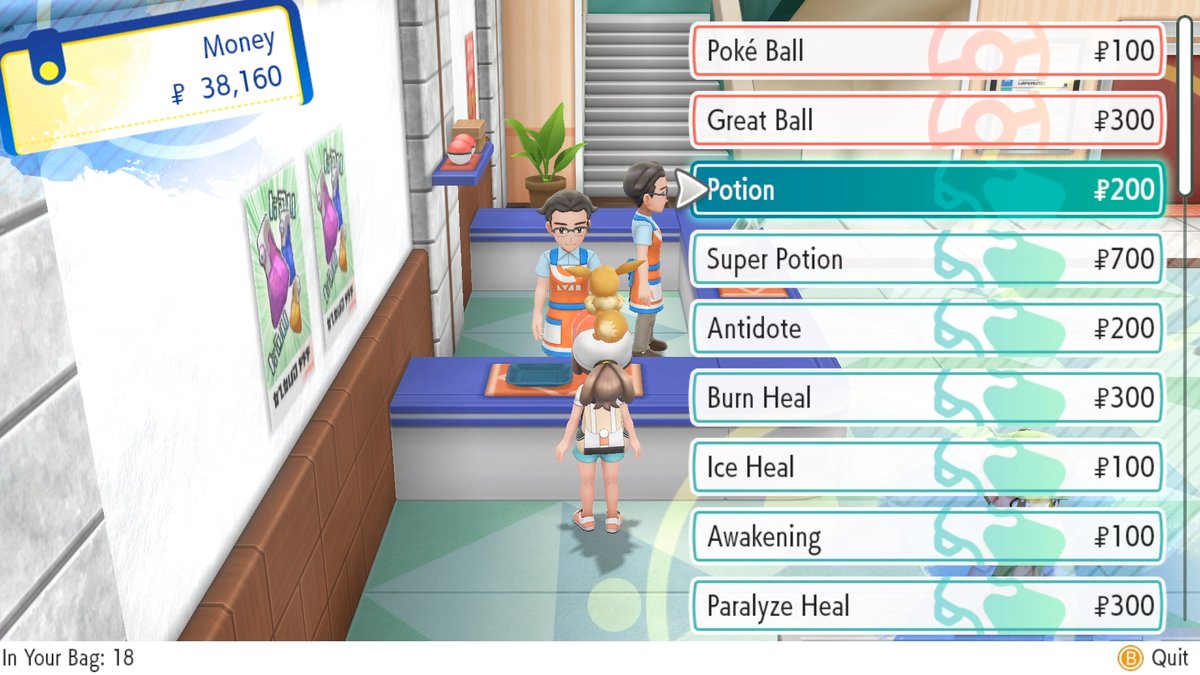This screenshot has height=675, width=1200.
Task: Buy the highlighted Potion entry
Action: [928, 190]
